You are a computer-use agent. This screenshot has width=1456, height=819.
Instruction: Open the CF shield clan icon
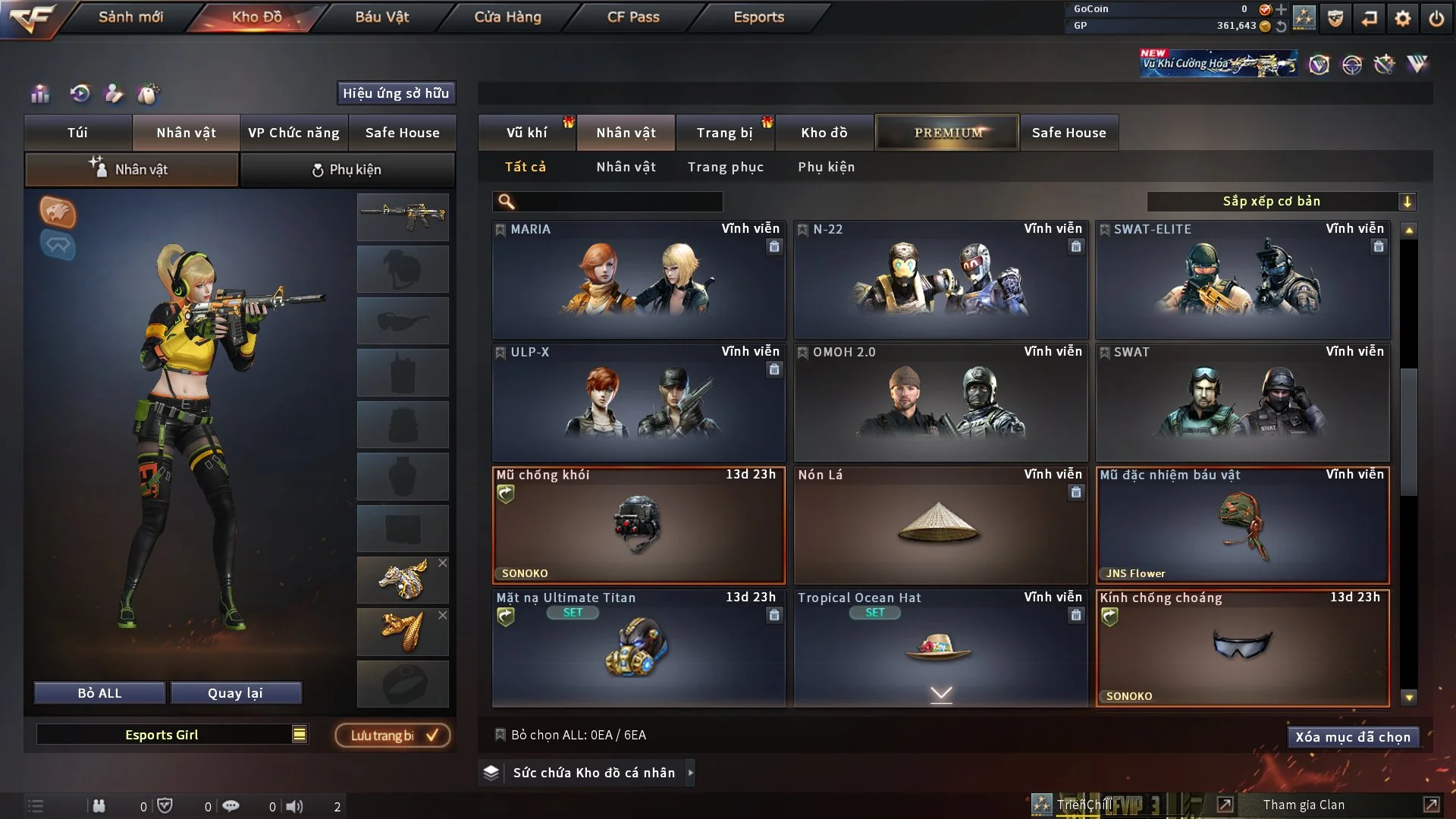pyautogui.click(x=1335, y=18)
